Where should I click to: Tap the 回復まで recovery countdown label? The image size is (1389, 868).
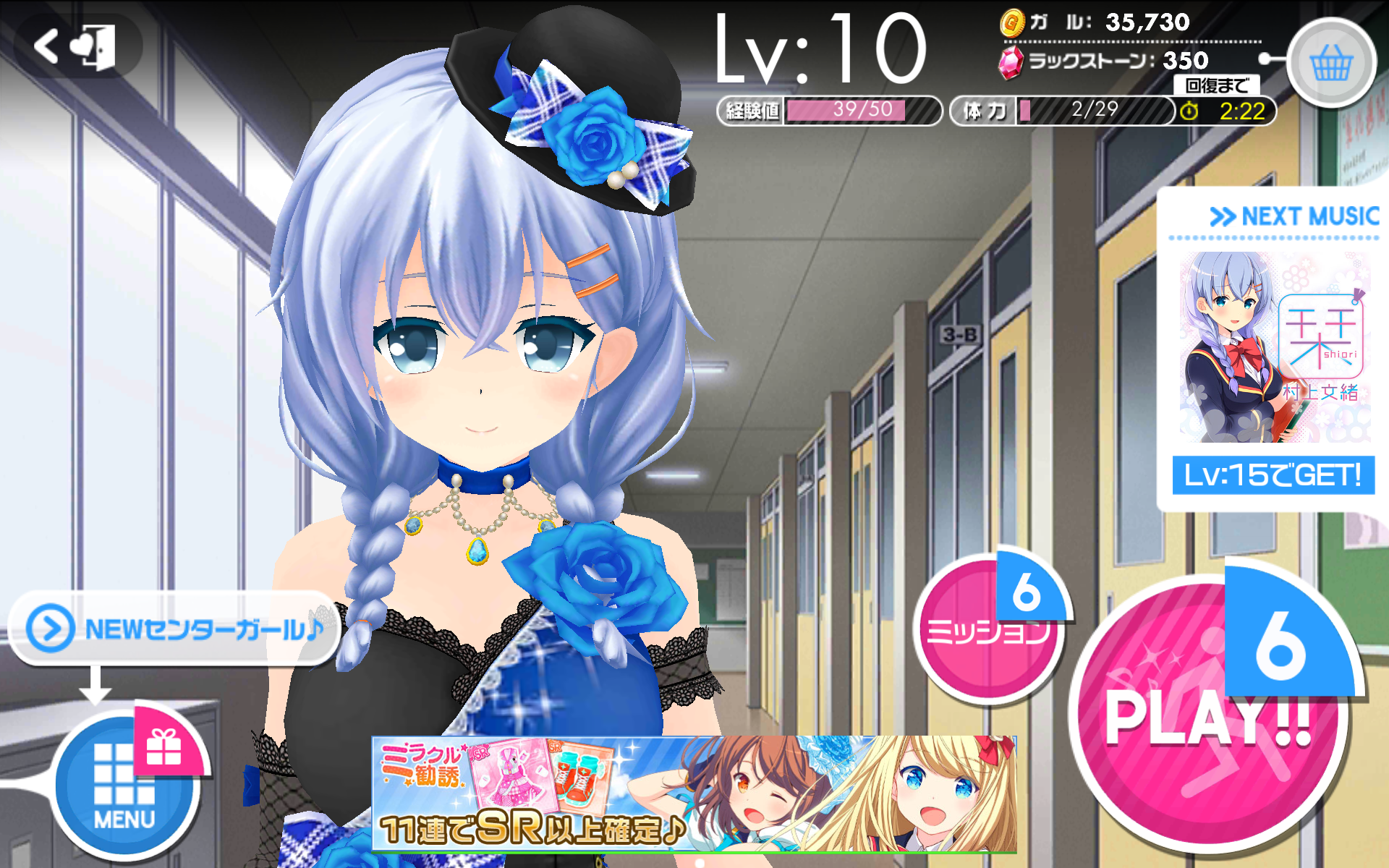click(x=1217, y=85)
